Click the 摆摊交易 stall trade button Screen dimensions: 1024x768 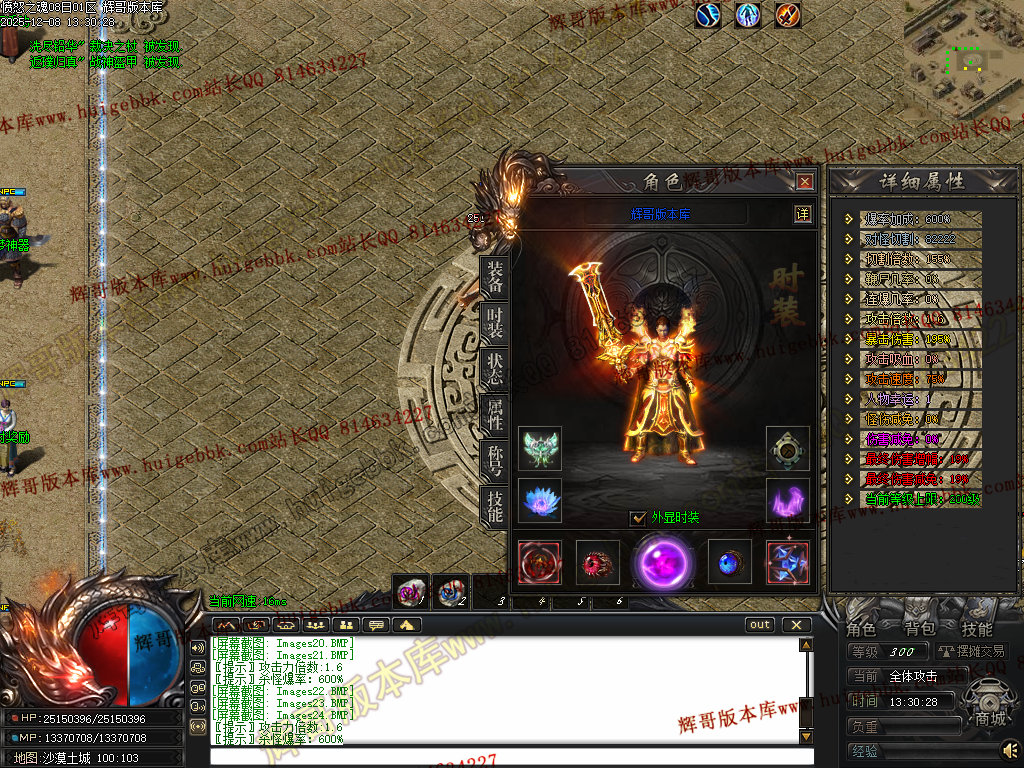coord(972,651)
